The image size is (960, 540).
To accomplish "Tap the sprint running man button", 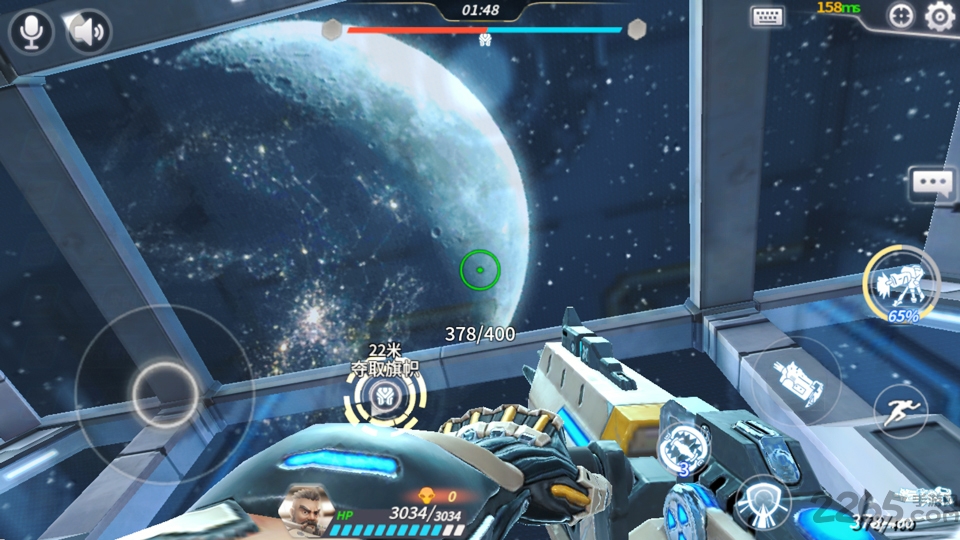I will coord(900,411).
